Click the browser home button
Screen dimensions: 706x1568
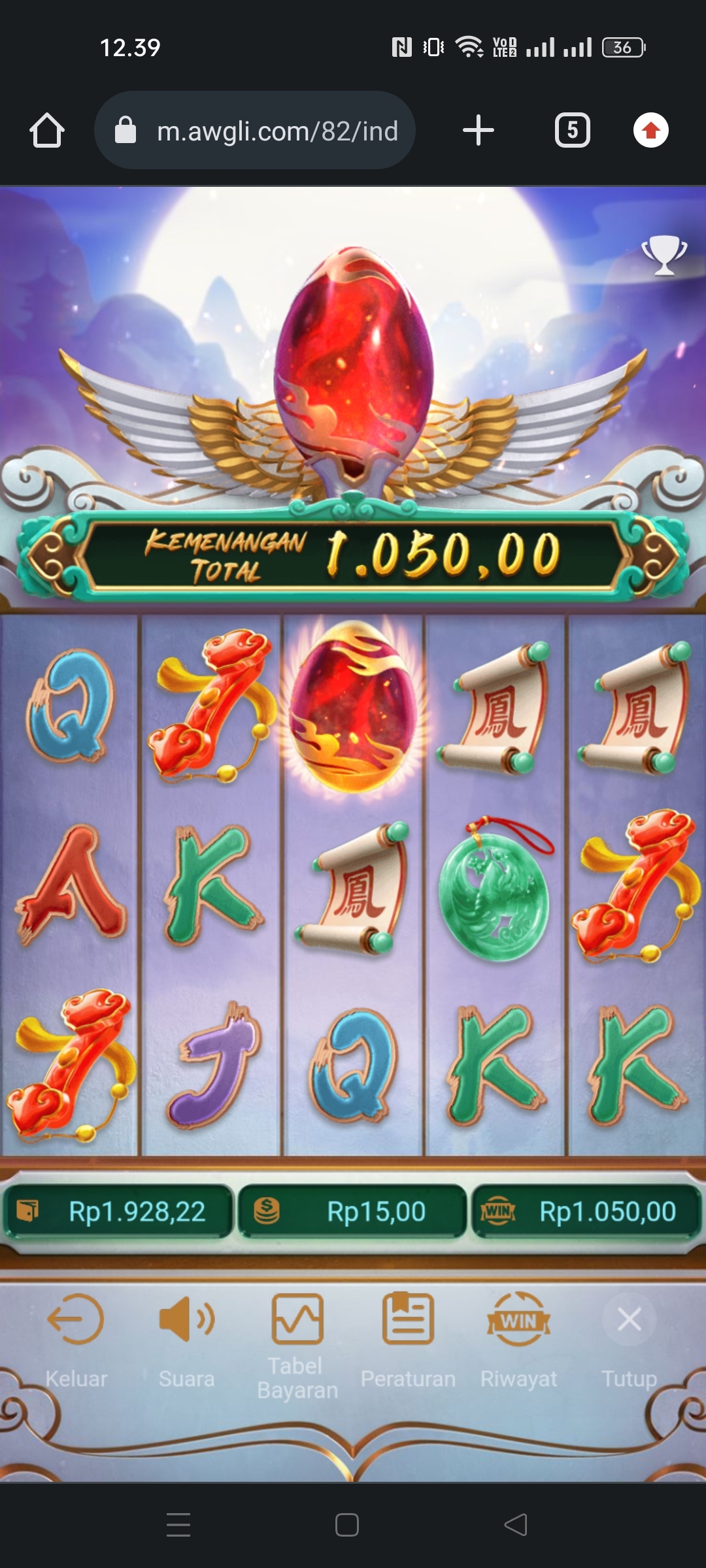coord(47,130)
